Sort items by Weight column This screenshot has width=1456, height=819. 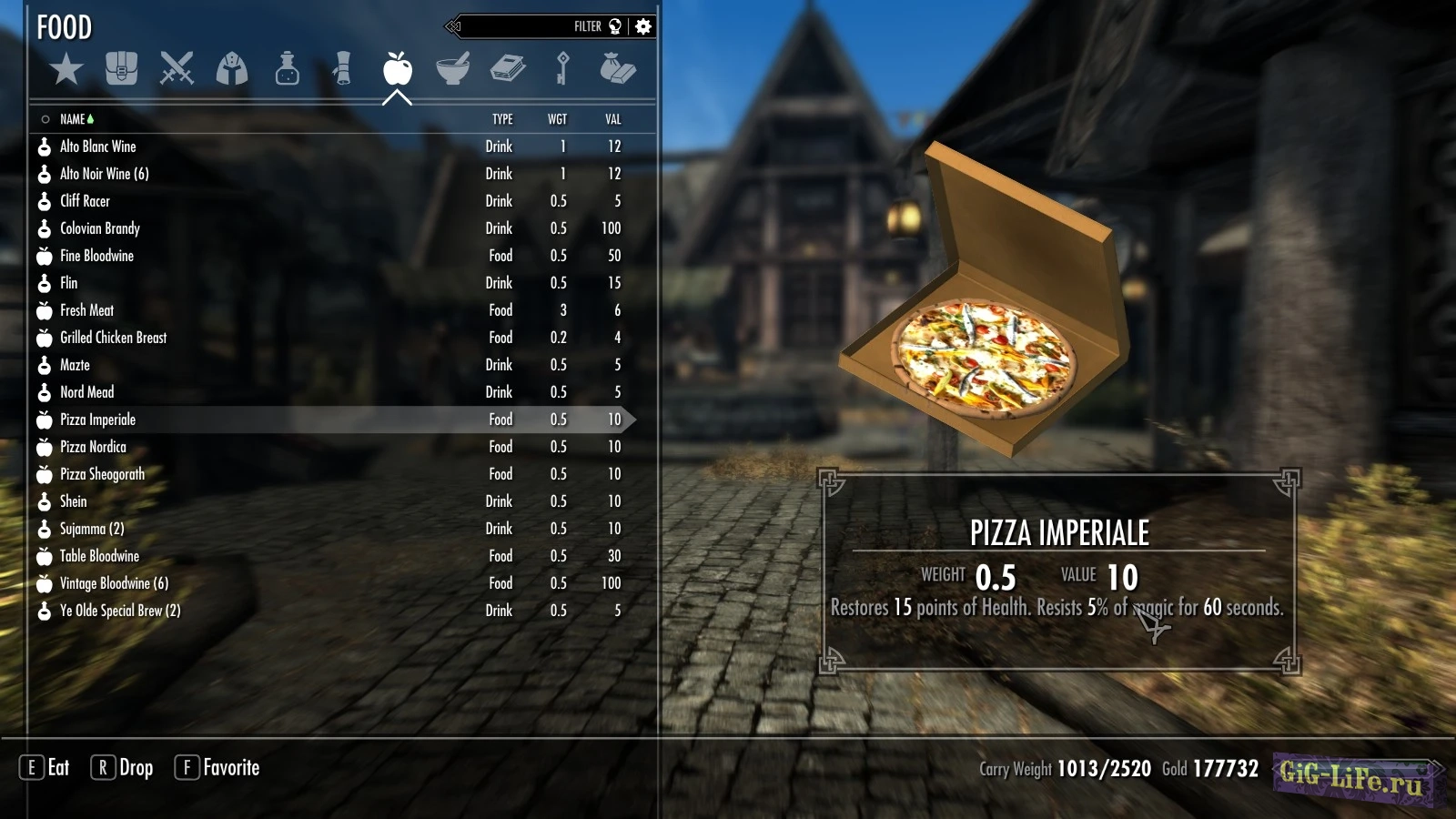coord(557,119)
